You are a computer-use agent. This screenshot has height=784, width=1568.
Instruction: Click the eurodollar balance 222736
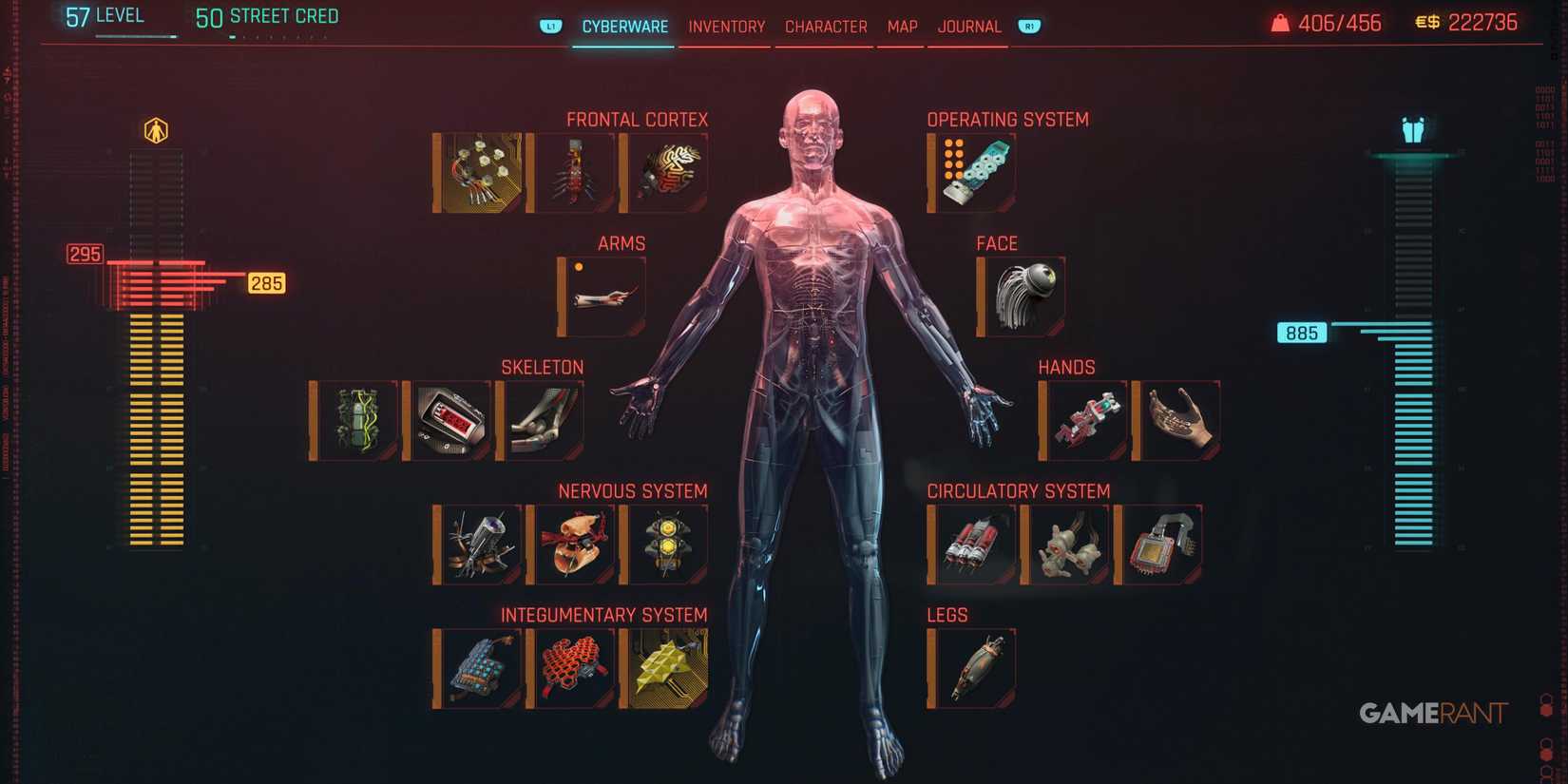[x=1482, y=22]
